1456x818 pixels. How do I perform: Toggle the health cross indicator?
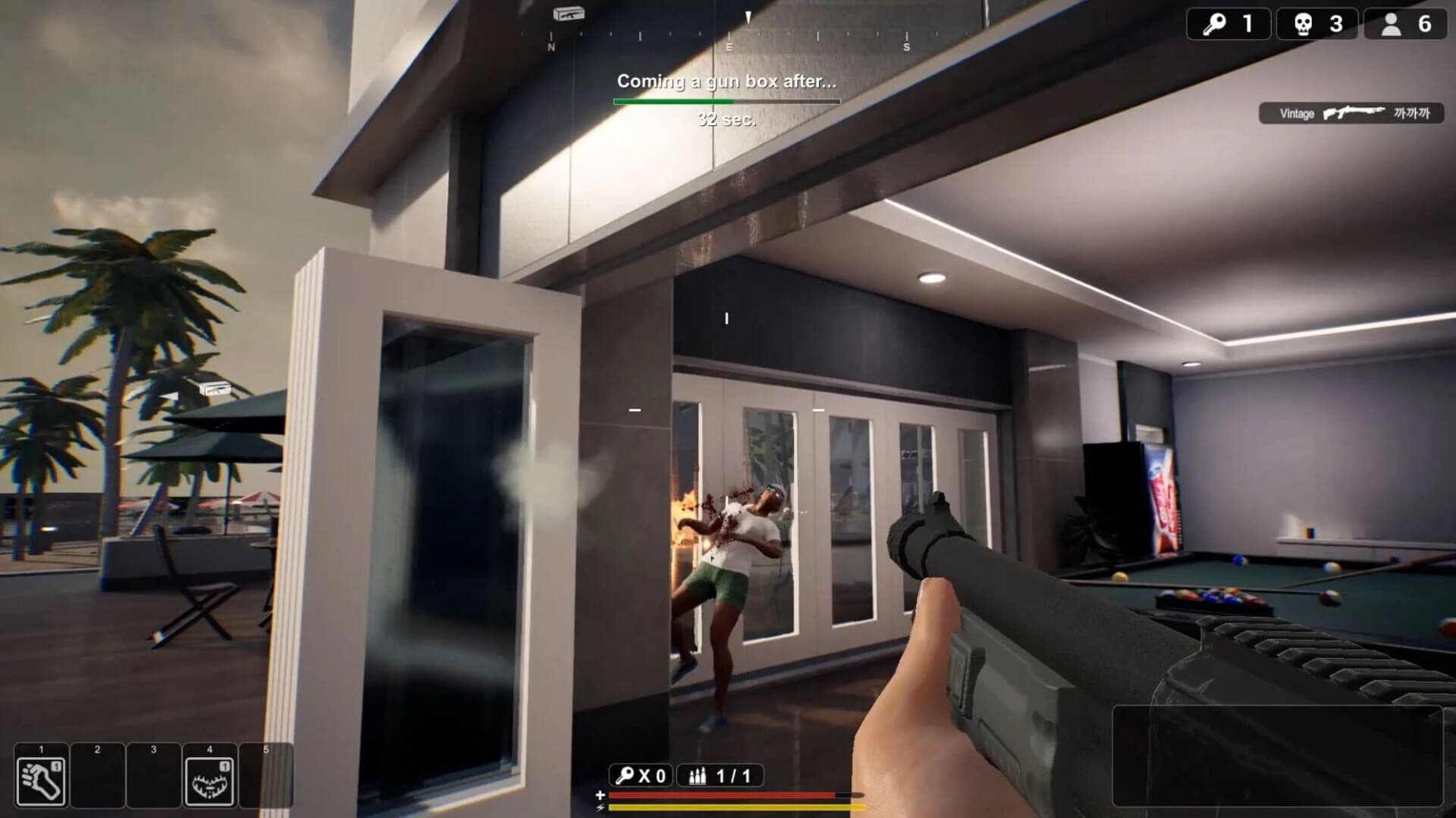click(x=599, y=796)
